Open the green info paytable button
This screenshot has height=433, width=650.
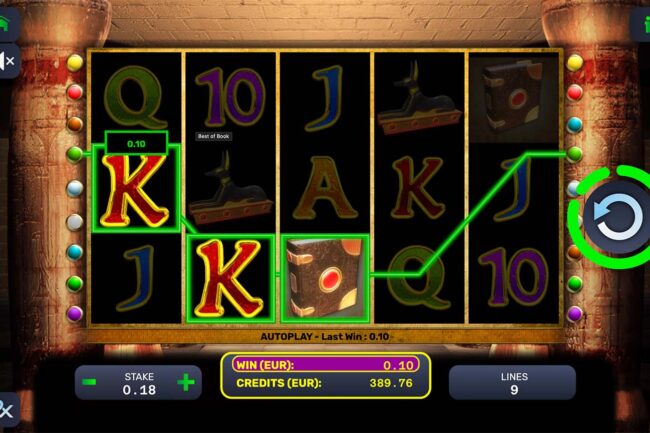[x=643, y=22]
